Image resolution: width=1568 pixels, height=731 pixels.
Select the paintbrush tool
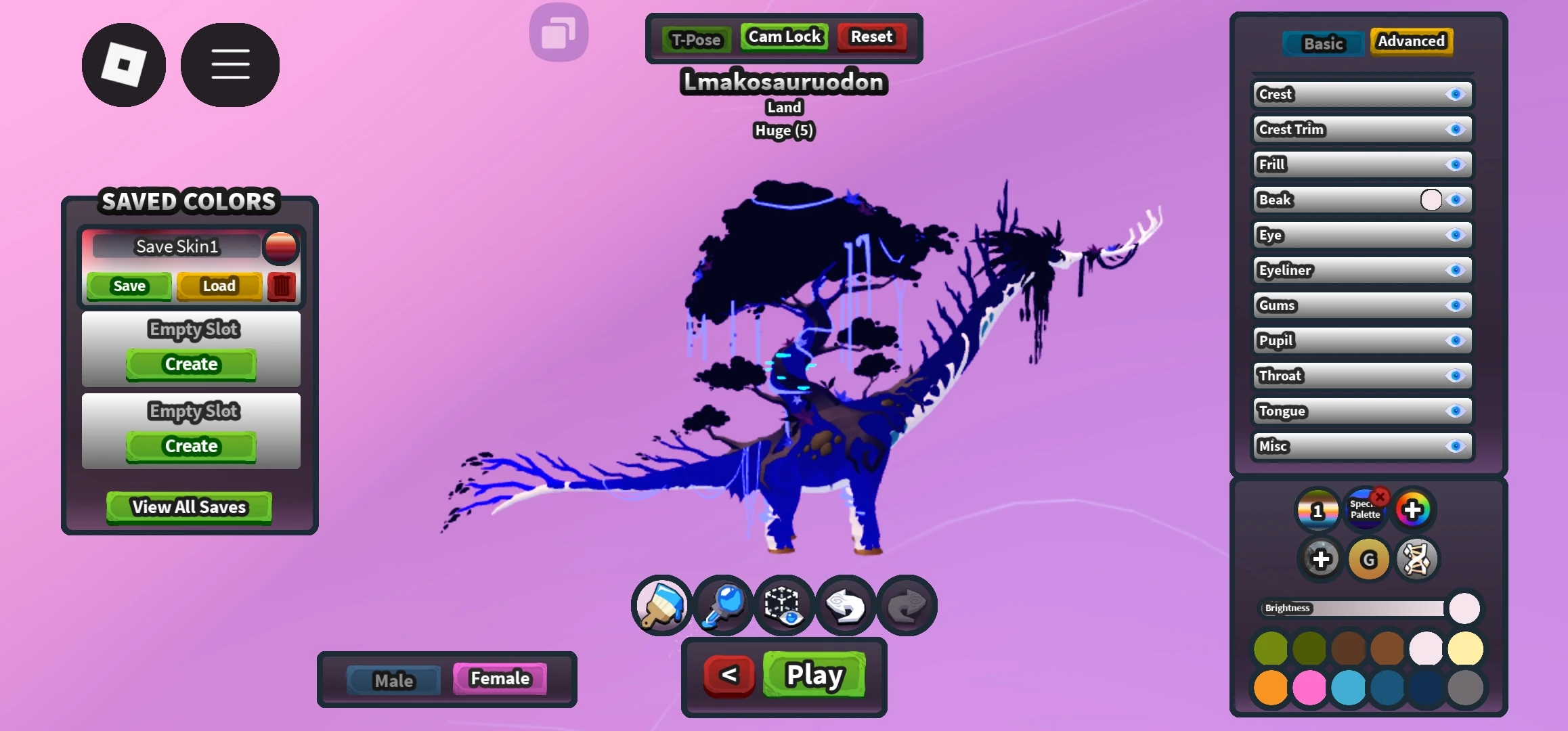pos(660,606)
